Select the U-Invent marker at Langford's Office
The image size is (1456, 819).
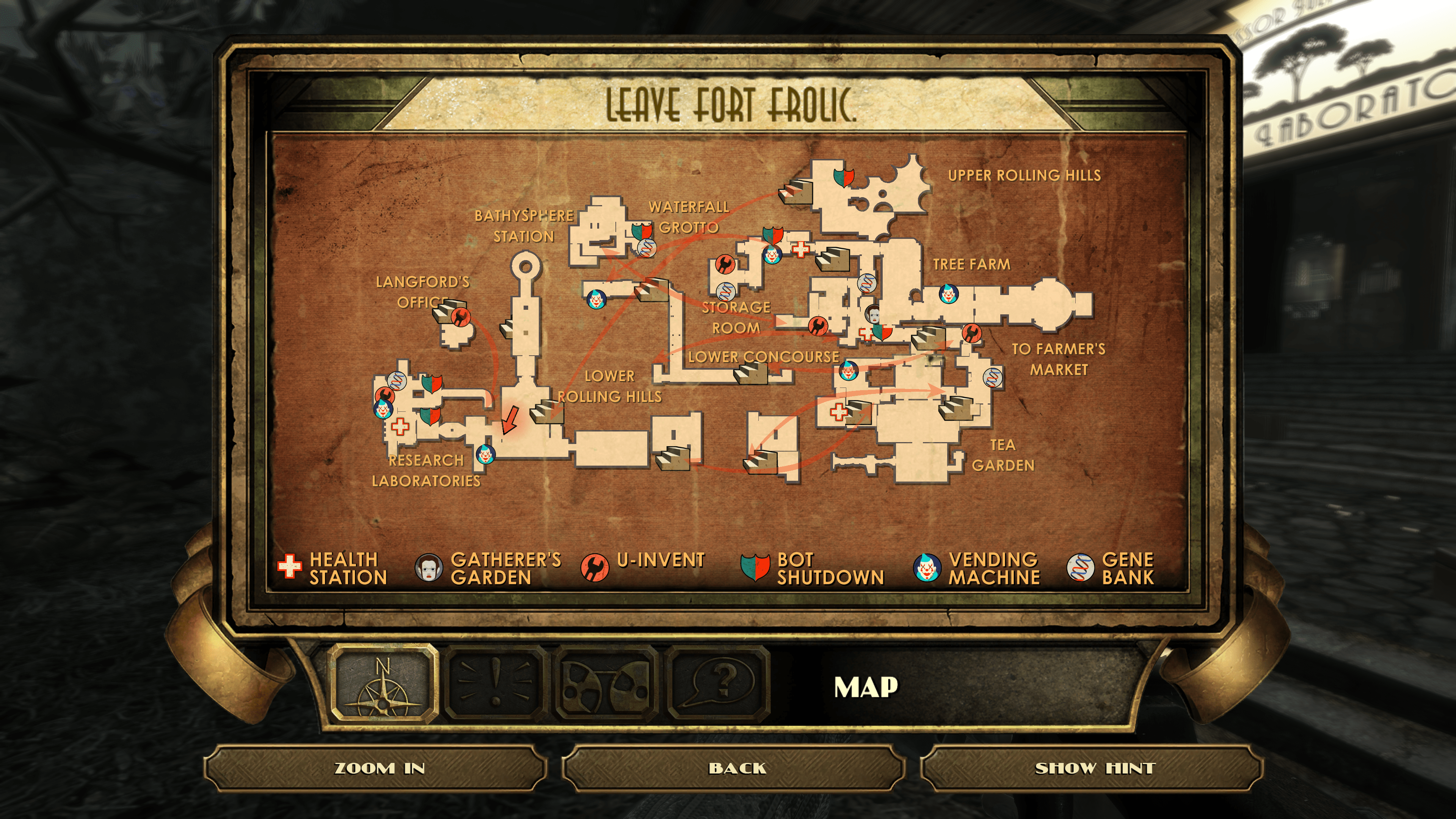tap(461, 317)
